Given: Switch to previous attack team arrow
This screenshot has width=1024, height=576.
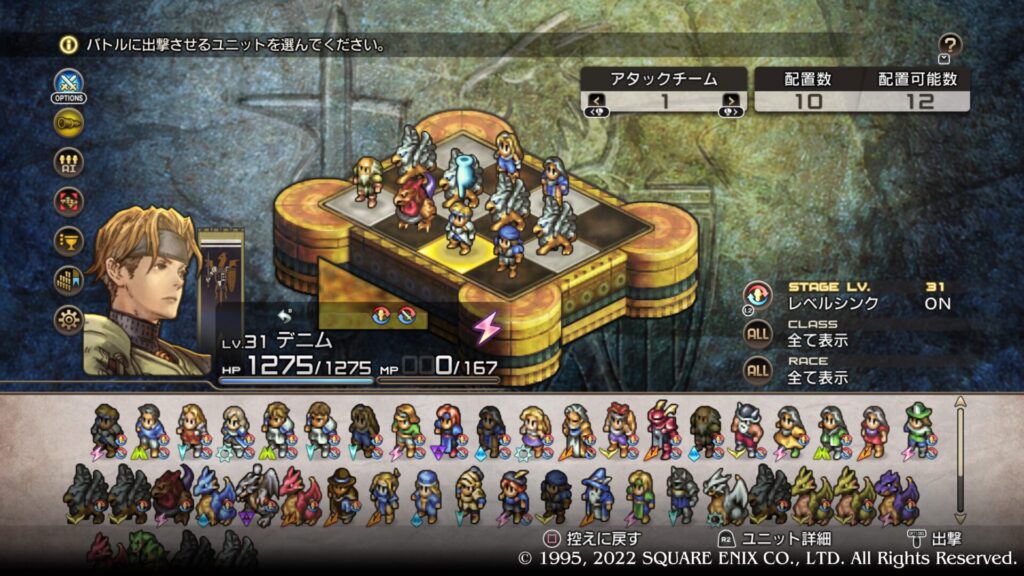Looking at the screenshot, I should (596, 100).
